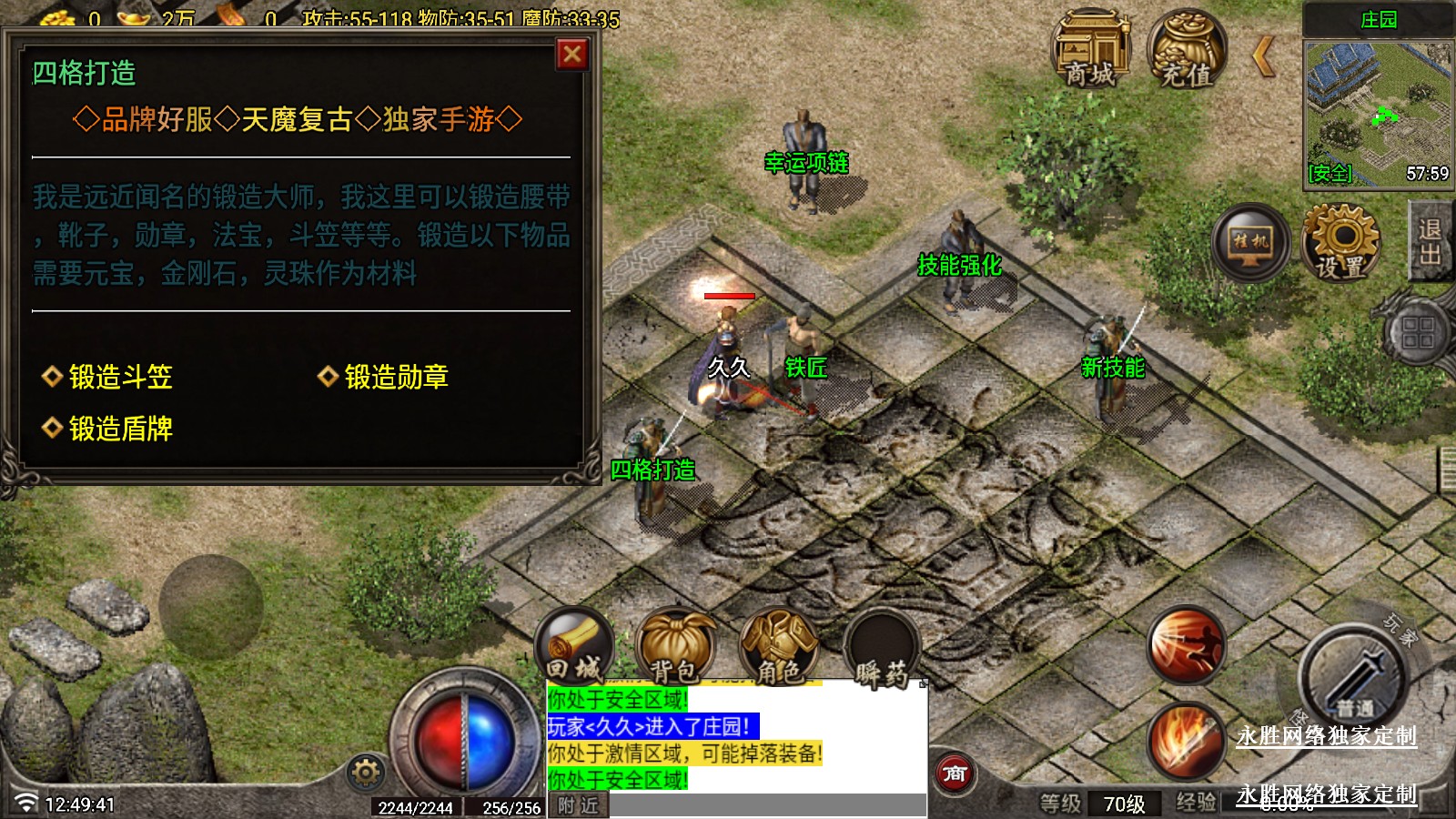Image resolution: width=1456 pixels, height=819 pixels.
Task: Cast the flaming sword skill
Action: [x=1186, y=741]
